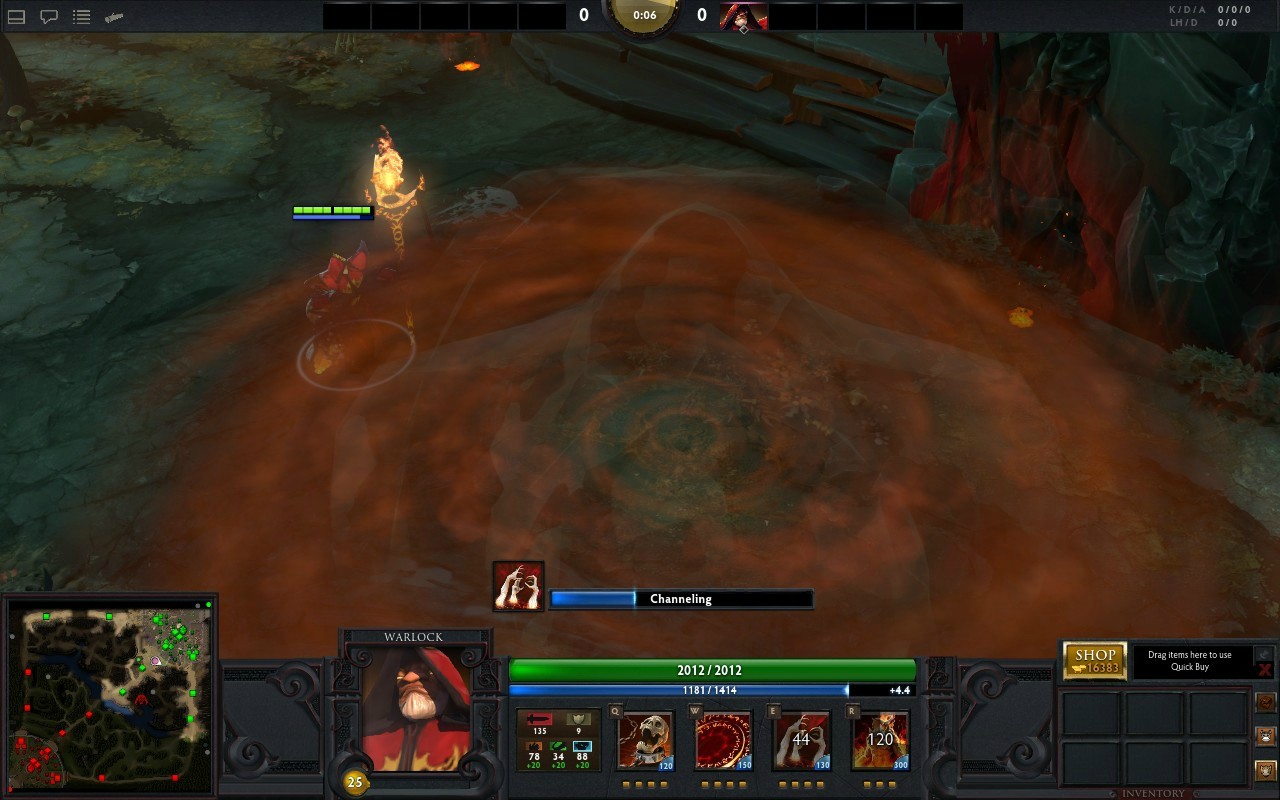Open the chat speech-bubble icon
This screenshot has width=1280, height=800.
point(48,17)
